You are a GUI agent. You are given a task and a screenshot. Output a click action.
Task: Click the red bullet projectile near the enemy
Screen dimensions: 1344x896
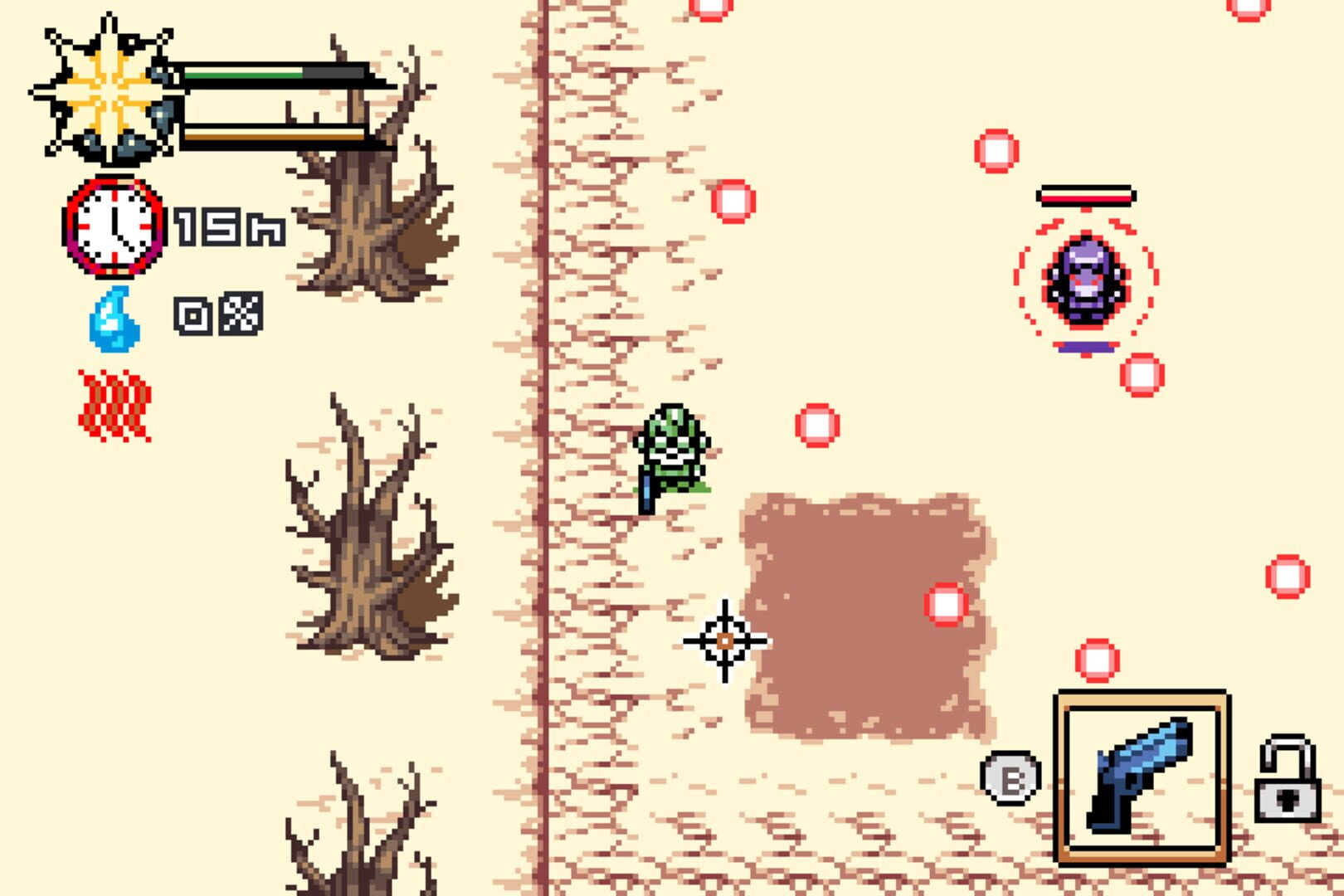coord(1143,374)
